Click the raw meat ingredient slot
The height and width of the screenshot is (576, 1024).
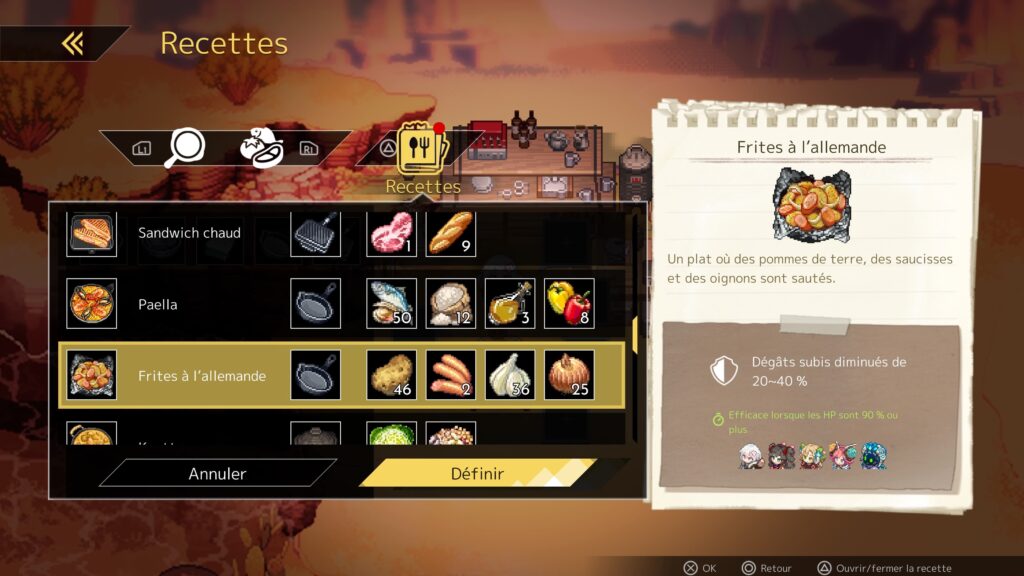click(x=391, y=233)
